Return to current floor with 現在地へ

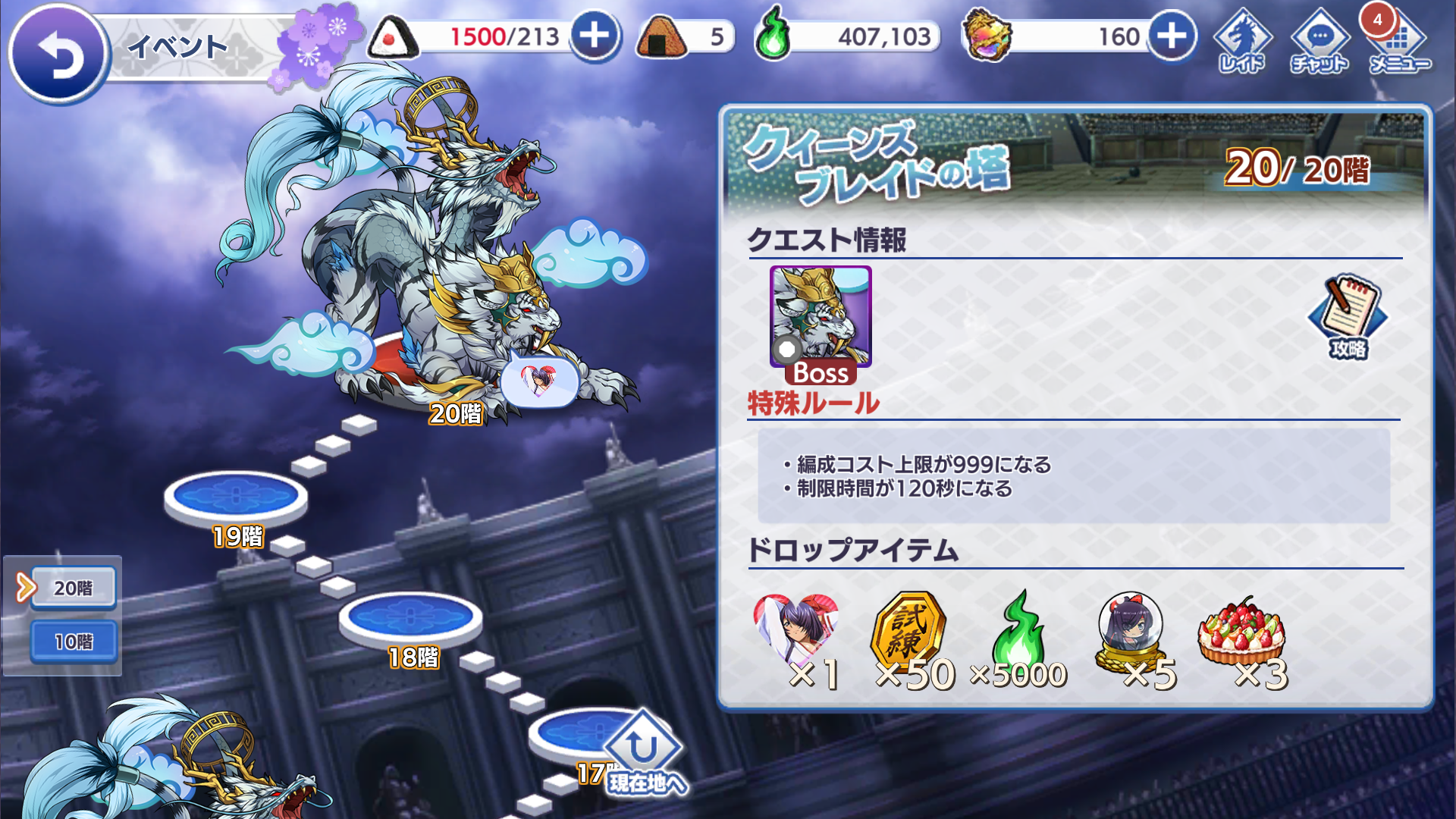pyautogui.click(x=645, y=755)
